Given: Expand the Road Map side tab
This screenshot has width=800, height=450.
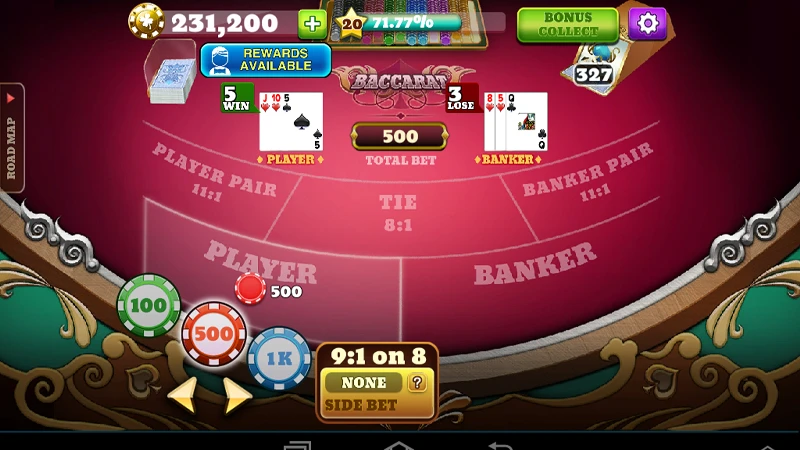Looking at the screenshot, I should point(12,137).
